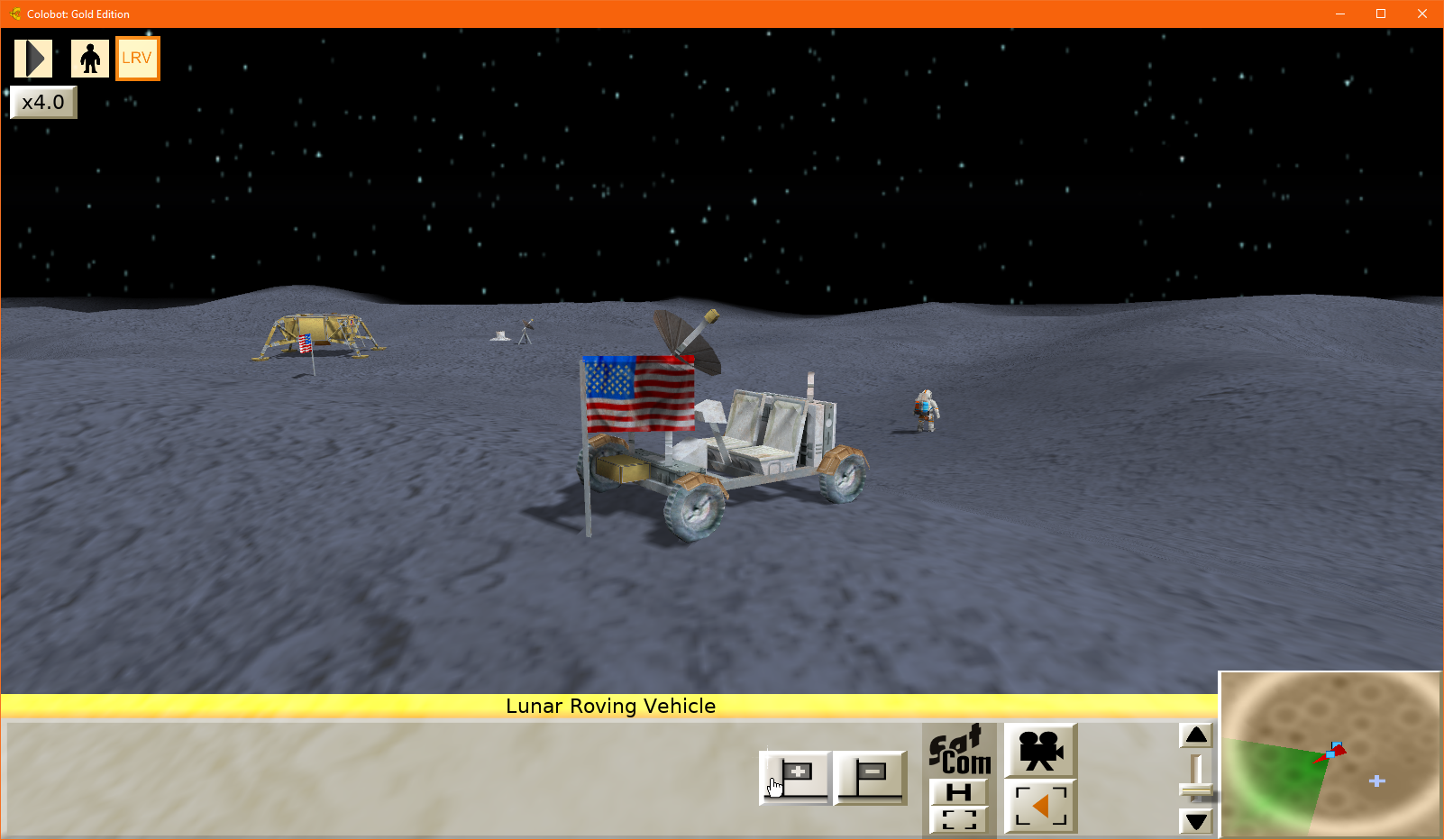The image size is (1444, 840).
Task: Click the blue plus marker on the minimap
Action: [1377, 781]
